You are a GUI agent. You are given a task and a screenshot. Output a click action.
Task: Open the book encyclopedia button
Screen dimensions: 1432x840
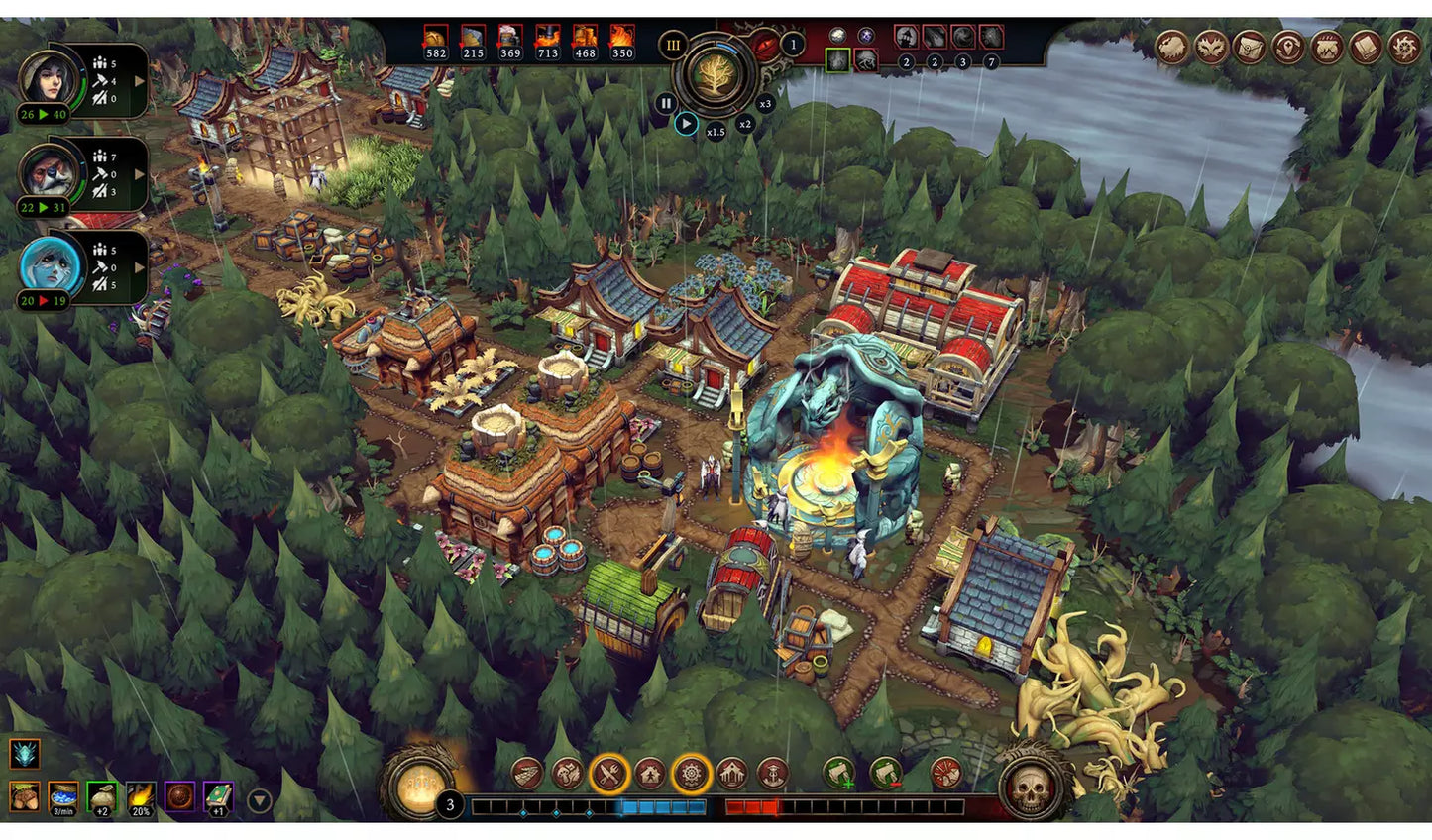click(1366, 47)
